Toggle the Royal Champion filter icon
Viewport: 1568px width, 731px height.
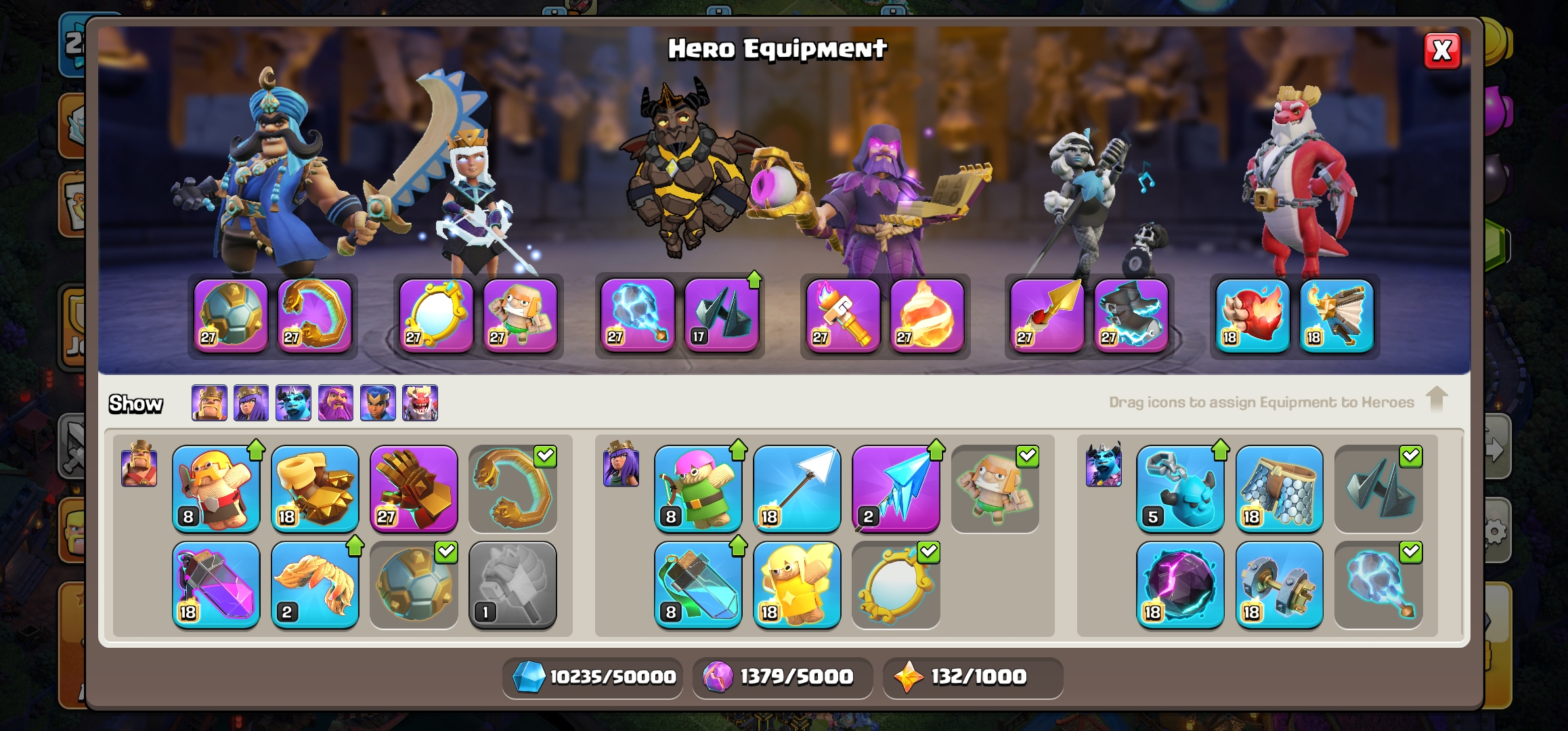pos(378,403)
